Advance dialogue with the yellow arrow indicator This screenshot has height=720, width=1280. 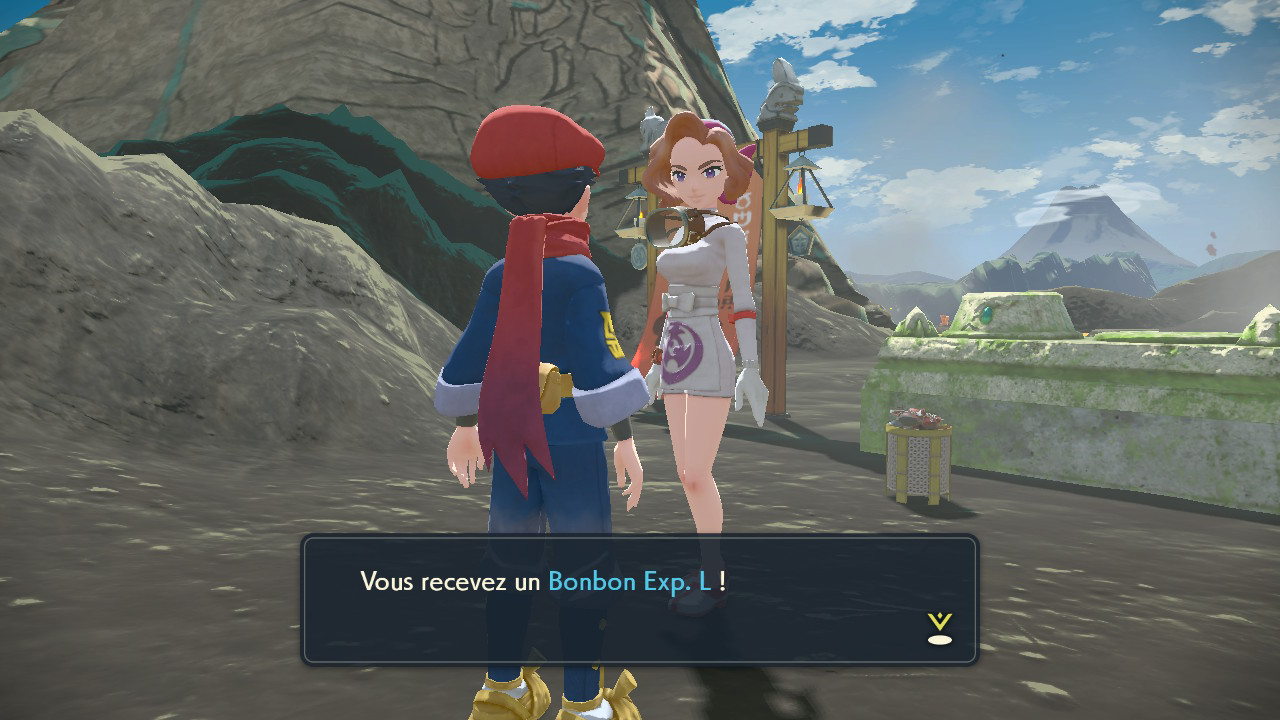tap(939, 628)
